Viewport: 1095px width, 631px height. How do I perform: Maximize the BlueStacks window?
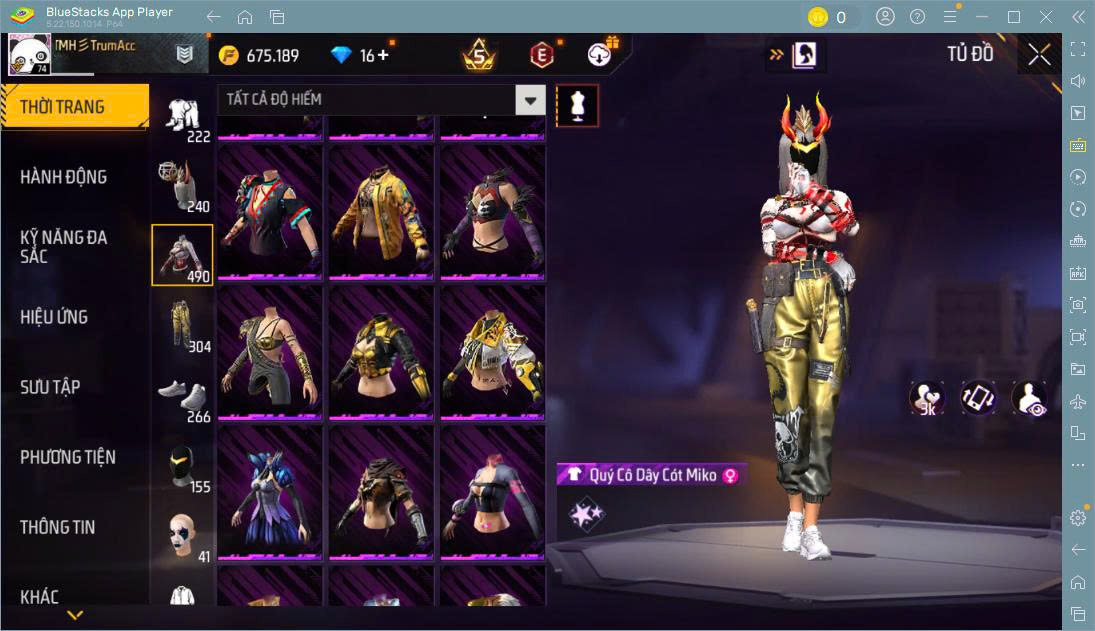click(x=1014, y=17)
